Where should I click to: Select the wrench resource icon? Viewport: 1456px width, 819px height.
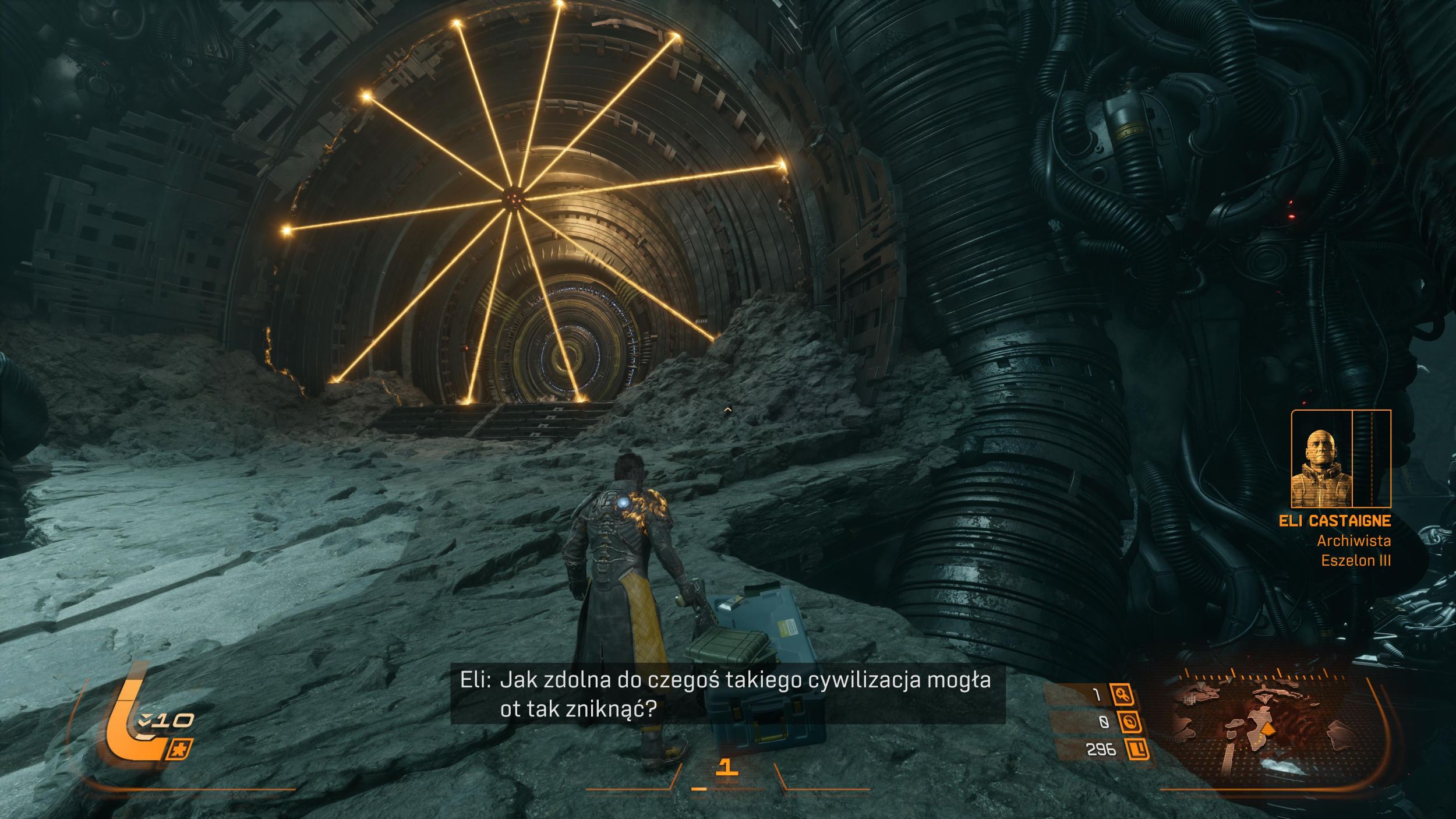(x=1122, y=695)
